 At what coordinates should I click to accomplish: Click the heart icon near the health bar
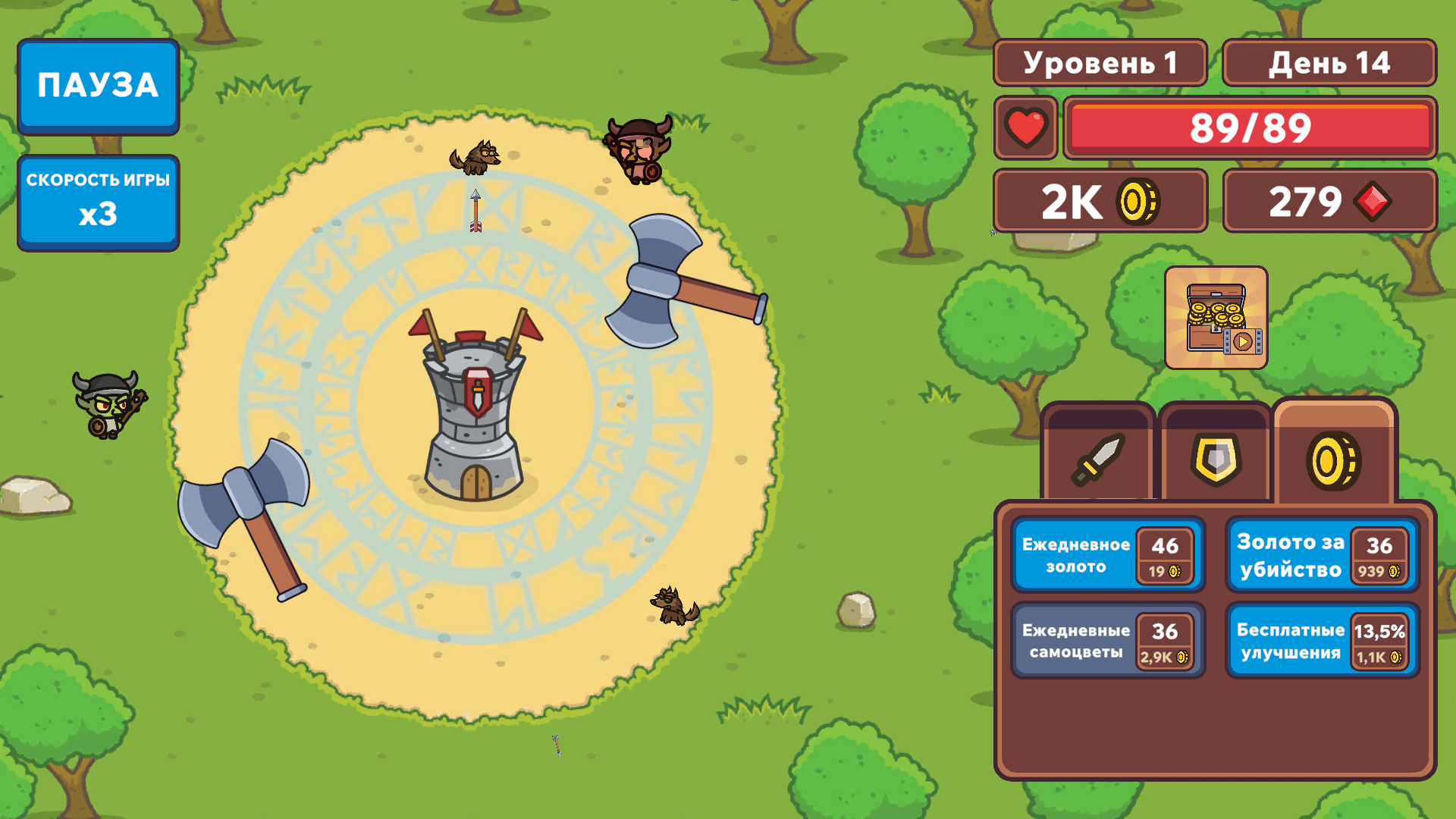click(x=1025, y=129)
